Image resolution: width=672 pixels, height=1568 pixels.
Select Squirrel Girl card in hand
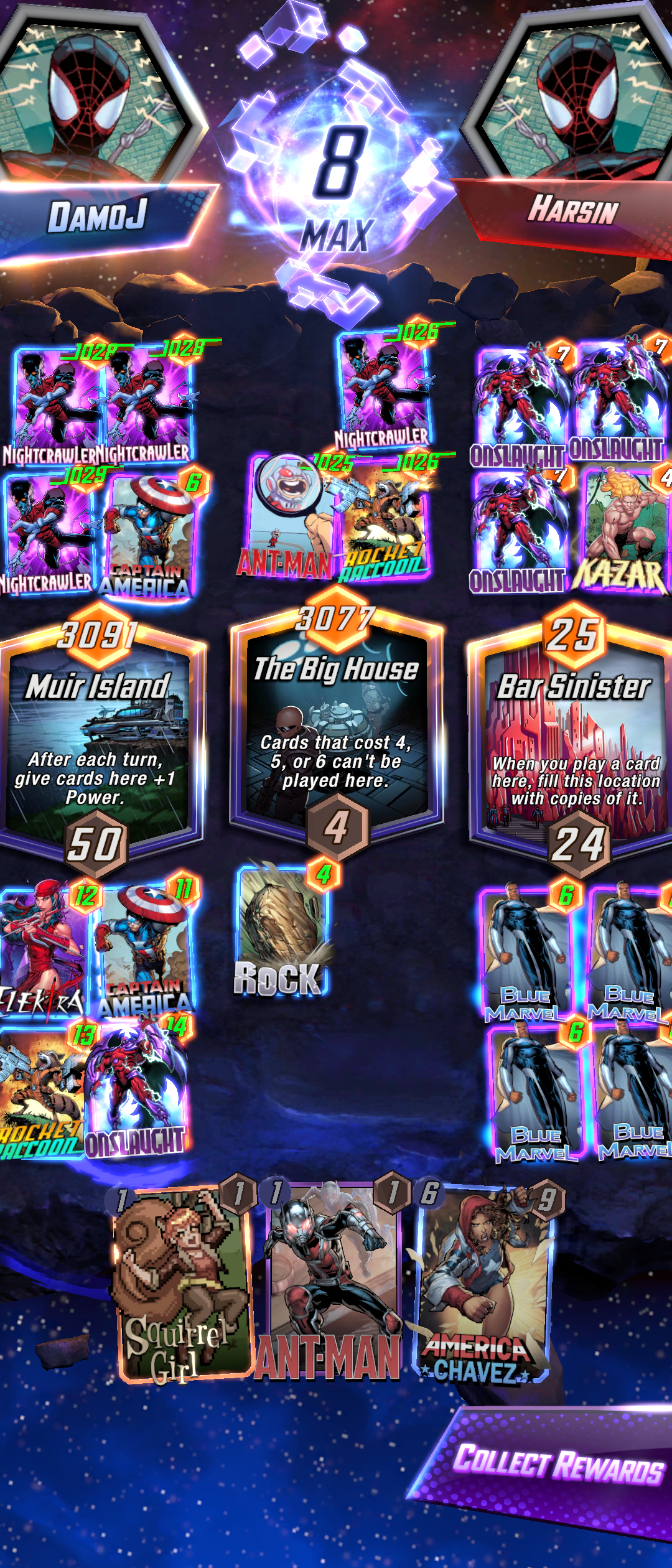pos(180,1285)
